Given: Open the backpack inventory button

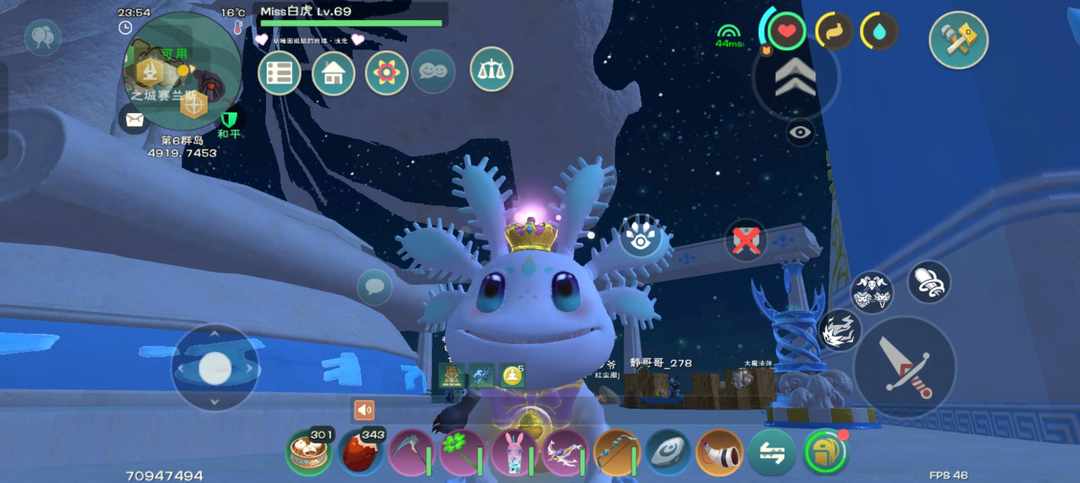Looking at the screenshot, I should [825, 452].
